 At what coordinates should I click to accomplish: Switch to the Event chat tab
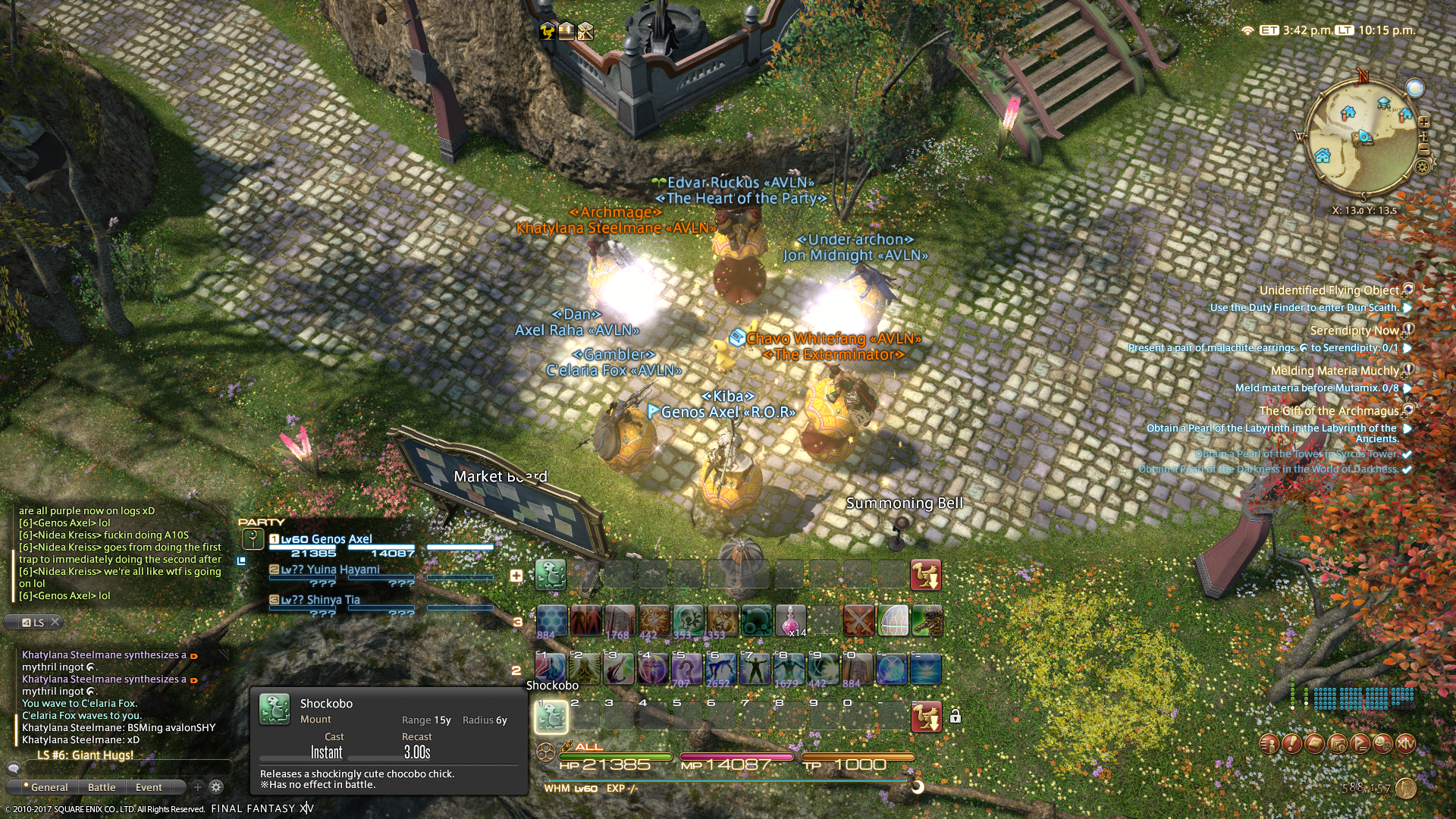[149, 787]
